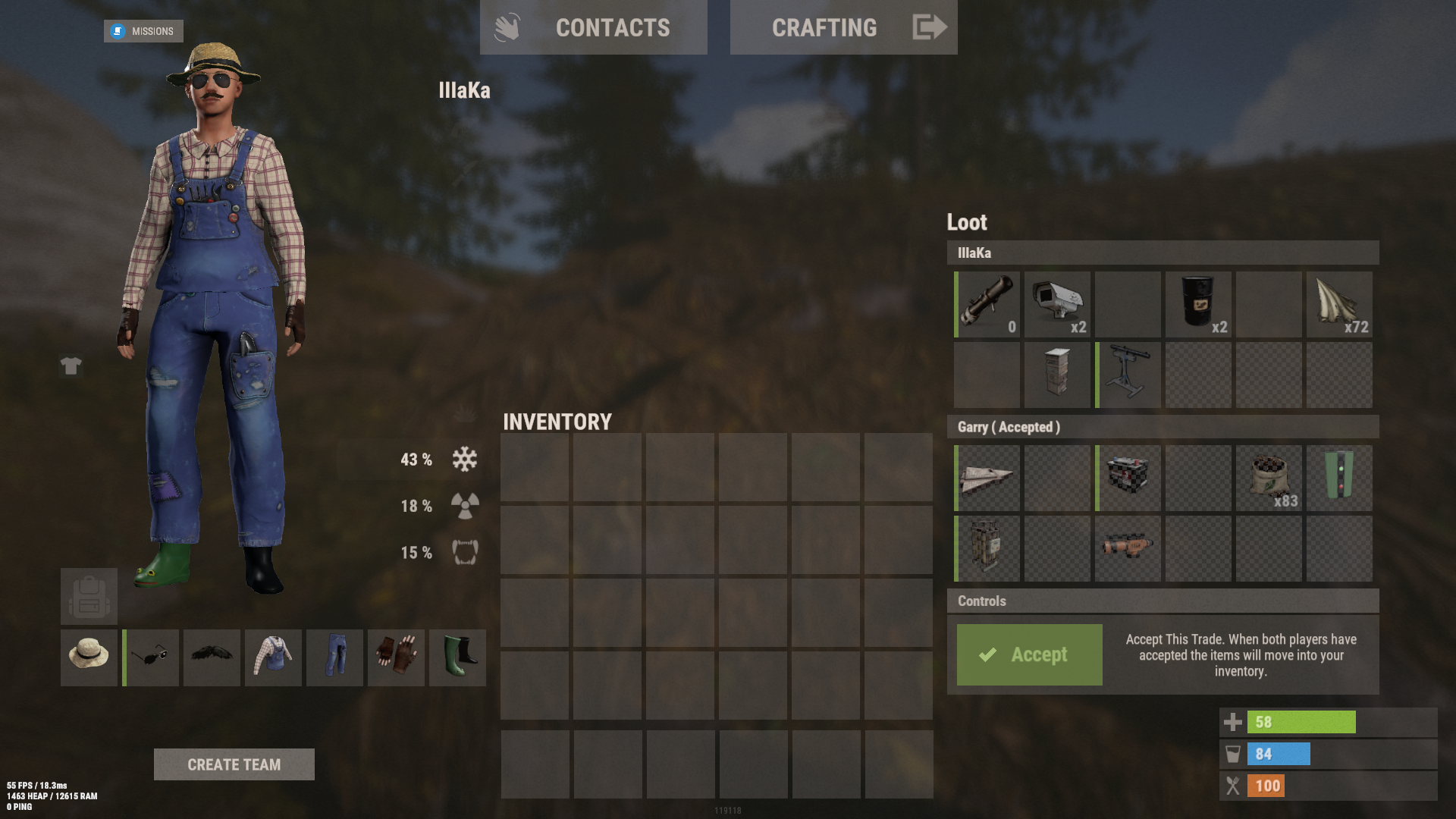Click the car battery in Garry's items
The height and width of the screenshot is (819, 1456).
[1127, 477]
